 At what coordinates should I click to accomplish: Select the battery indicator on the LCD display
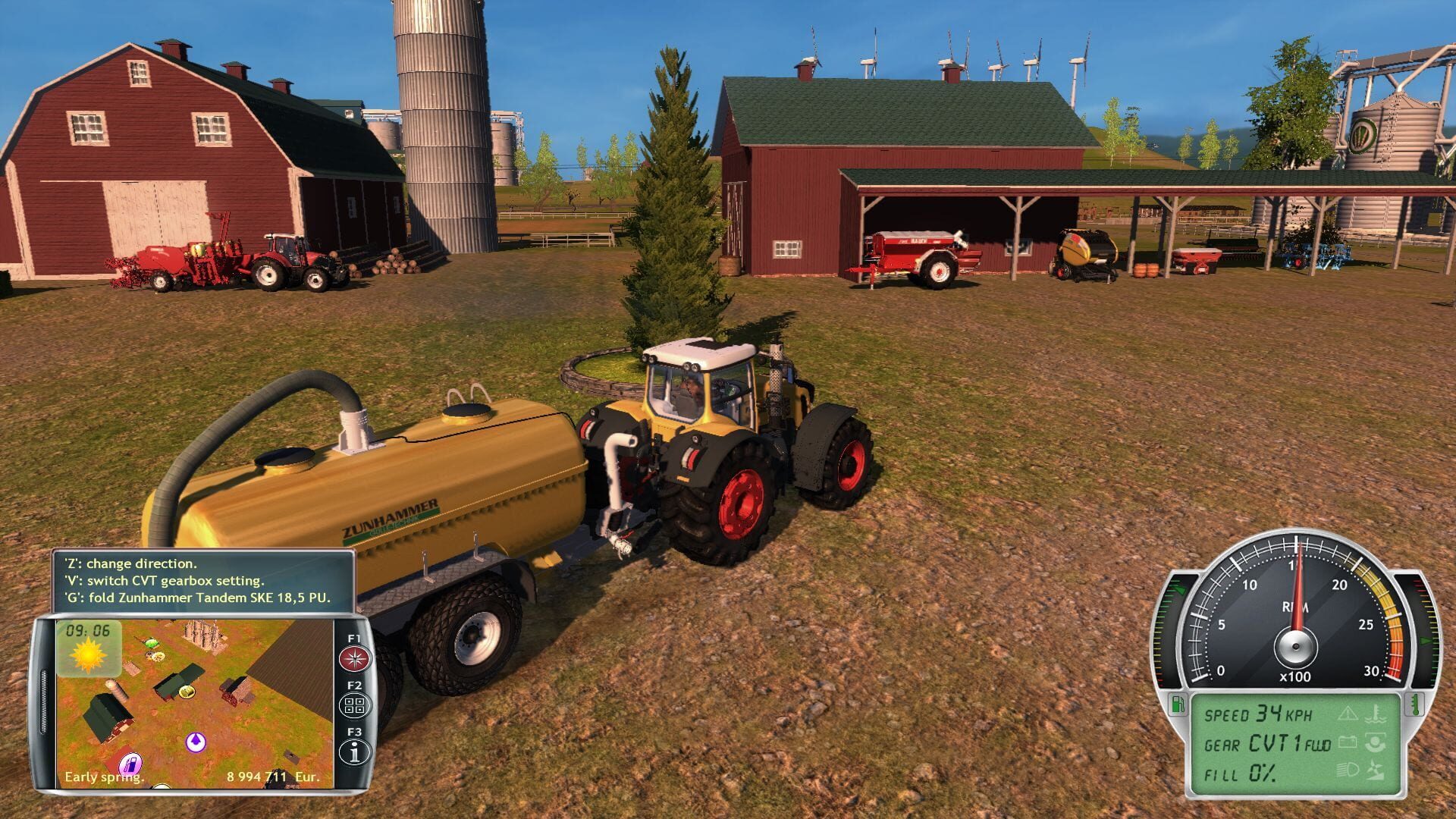coord(1348,743)
